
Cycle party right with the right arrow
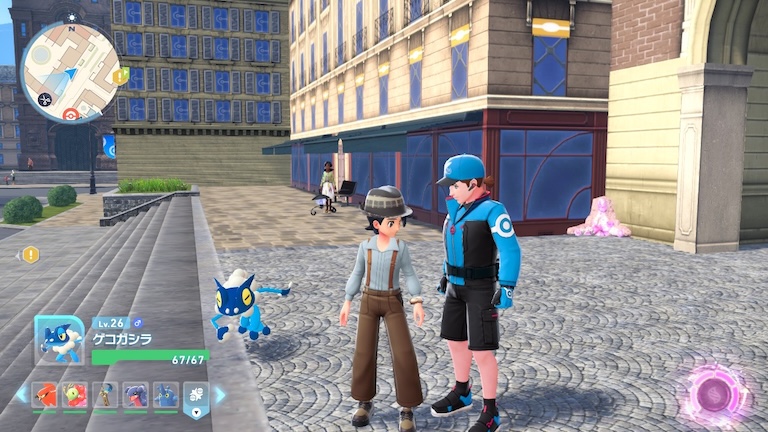click(x=221, y=395)
